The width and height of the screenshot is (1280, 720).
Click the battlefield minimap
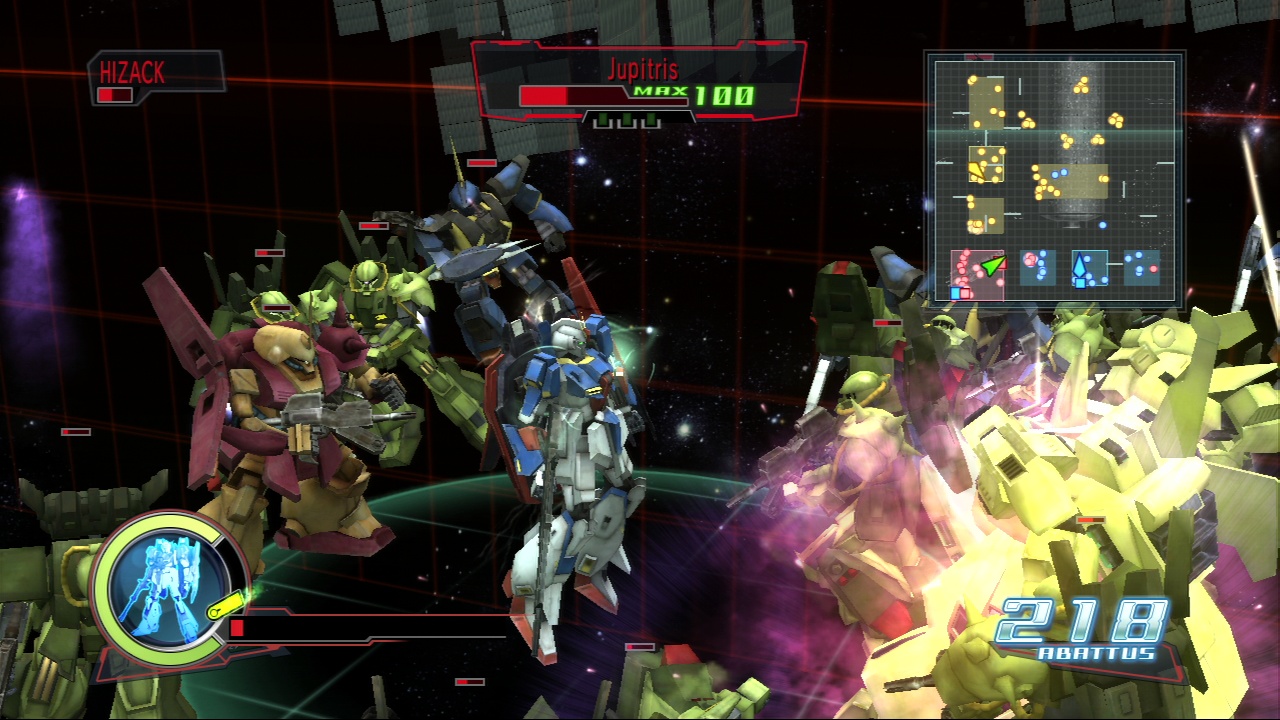(1053, 181)
